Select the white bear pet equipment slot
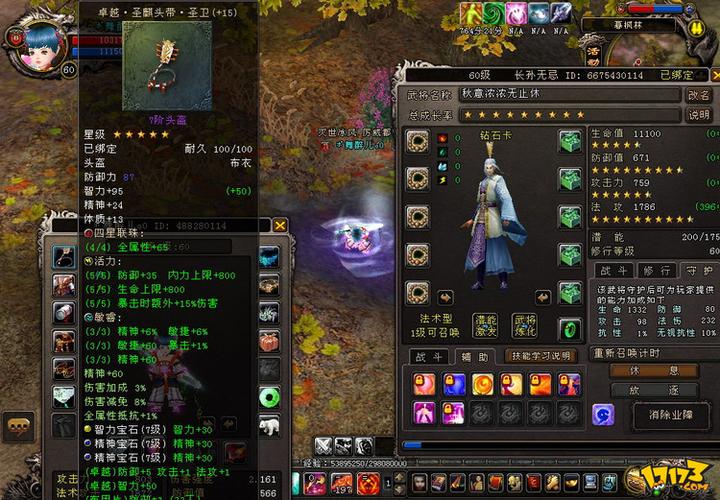Viewport: 720px width, 500px height. tap(270, 424)
